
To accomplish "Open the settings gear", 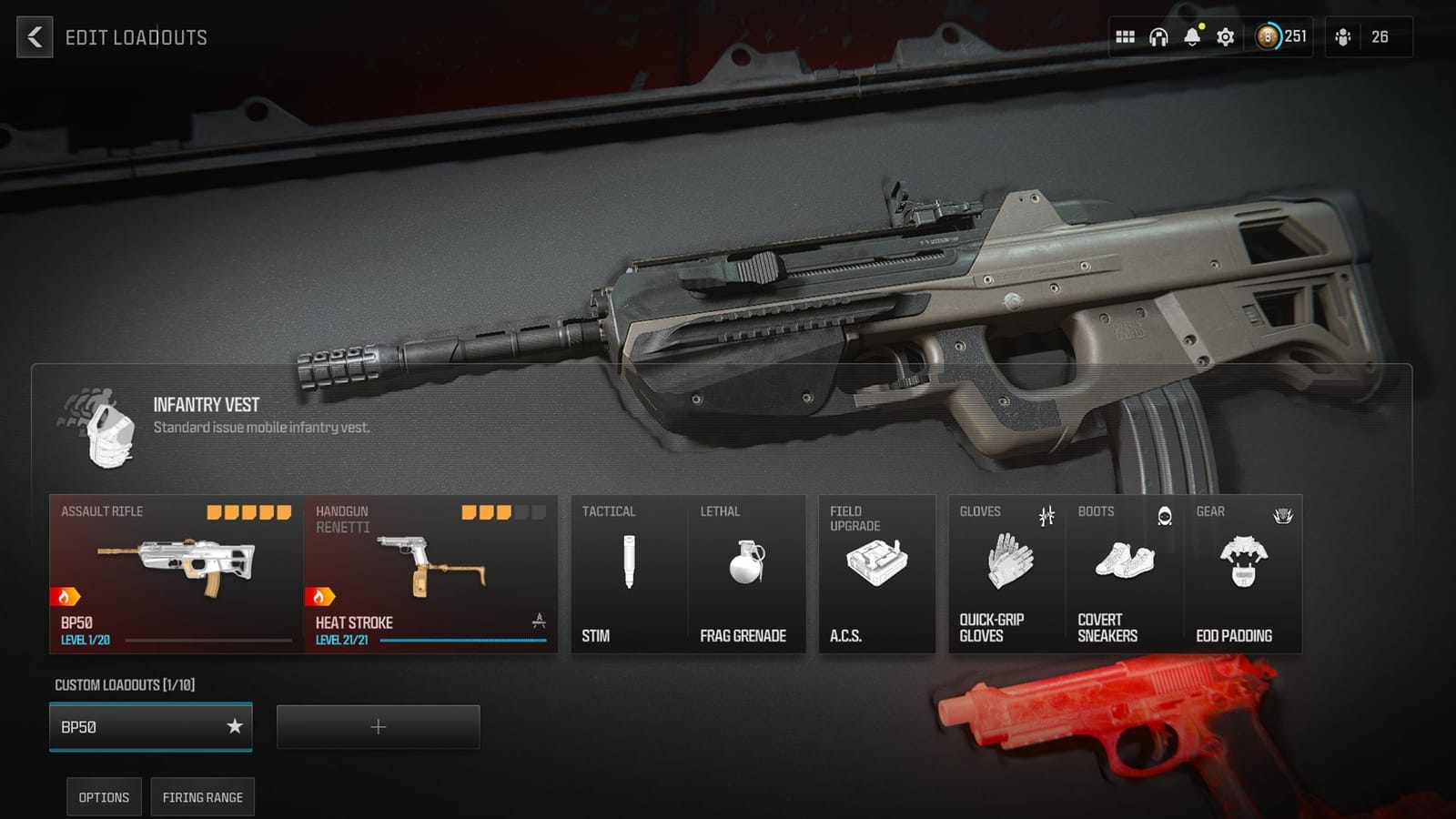I will (x=1226, y=37).
